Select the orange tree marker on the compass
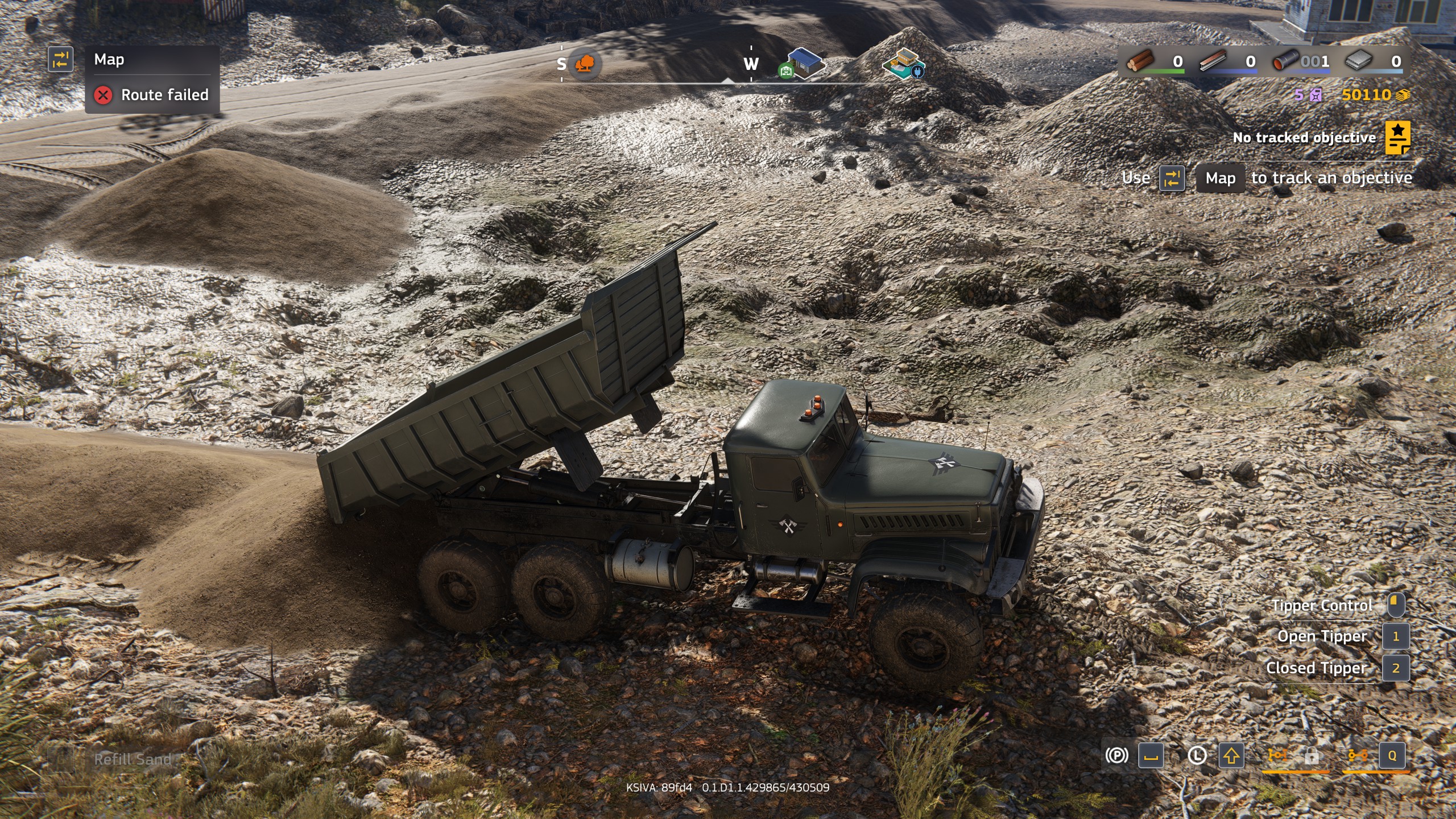This screenshot has width=1456, height=819. (584, 64)
